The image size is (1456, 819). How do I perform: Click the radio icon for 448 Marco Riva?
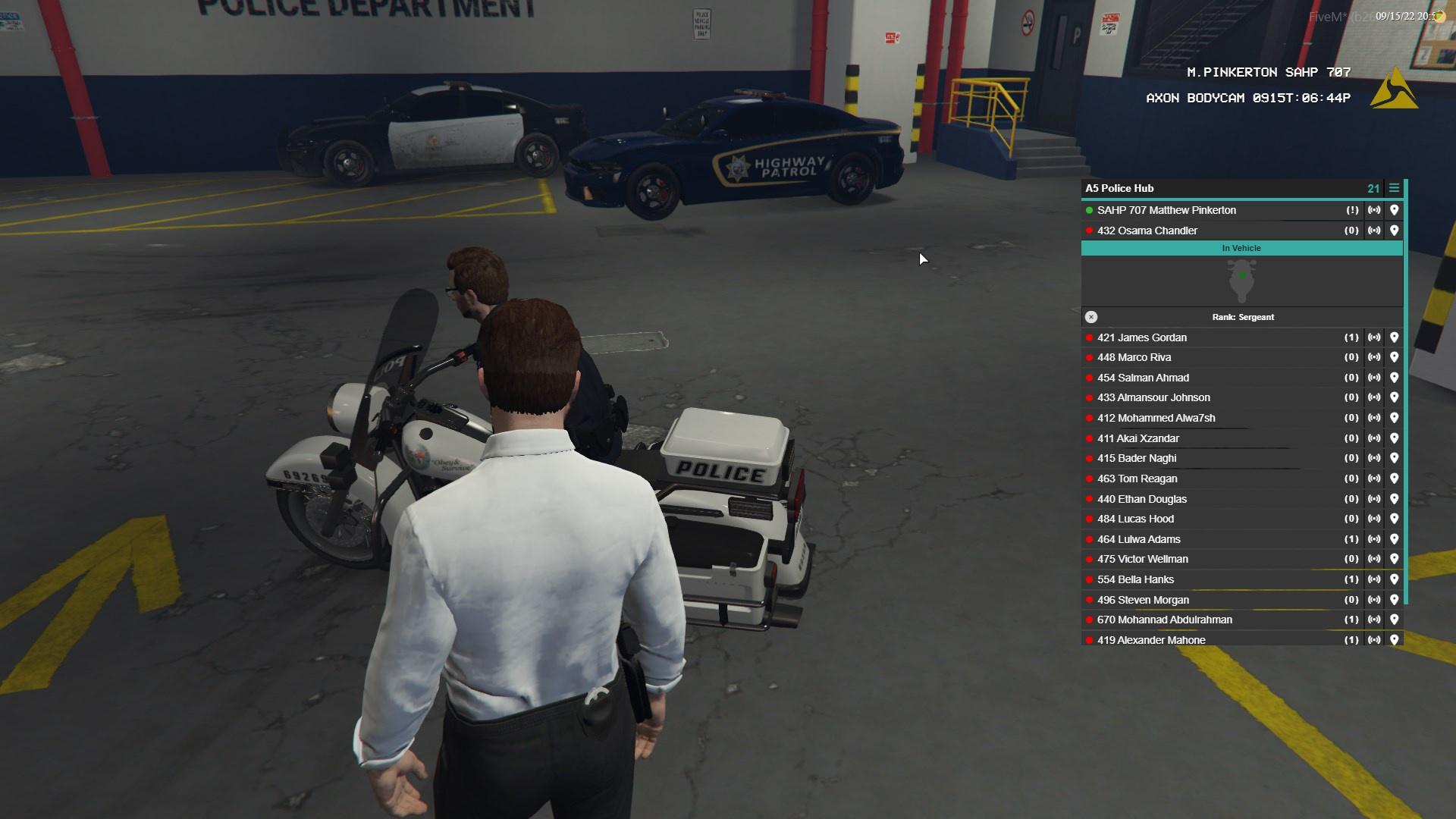[1375, 357]
